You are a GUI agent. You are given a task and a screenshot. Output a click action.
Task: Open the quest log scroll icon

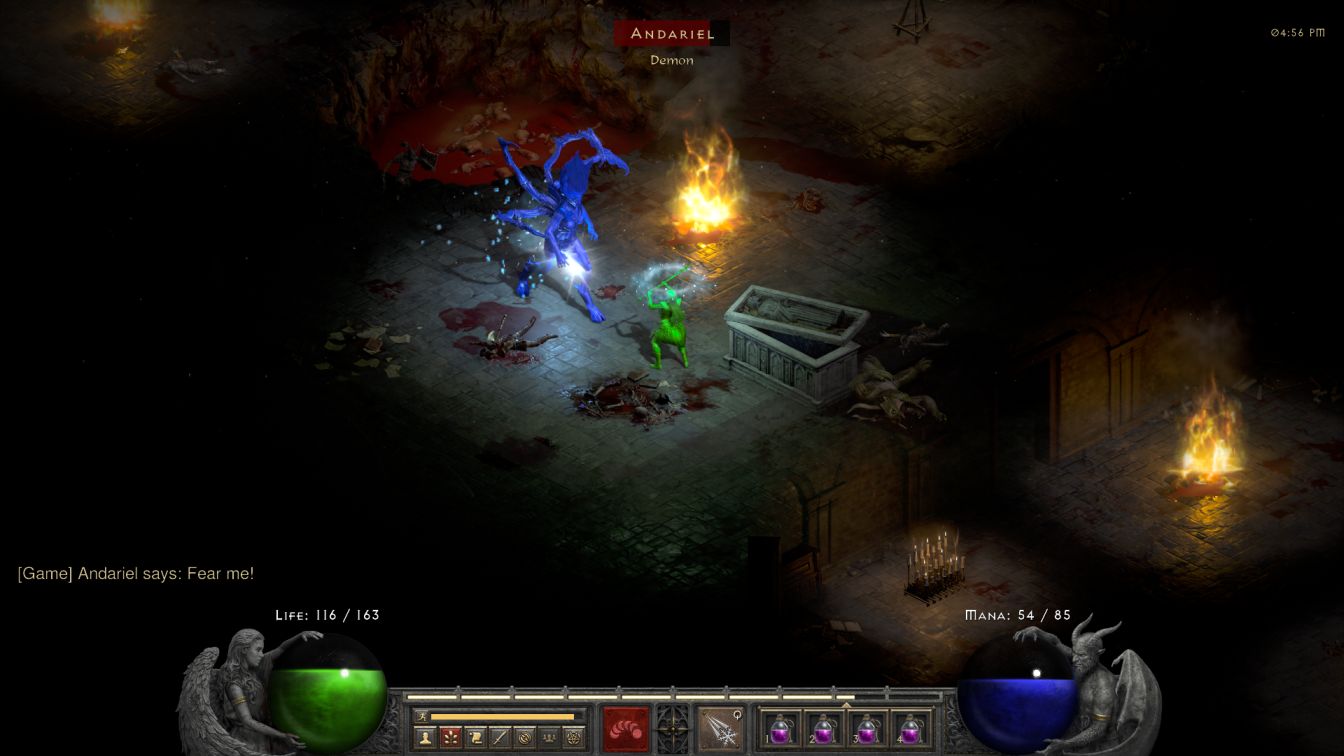click(476, 738)
